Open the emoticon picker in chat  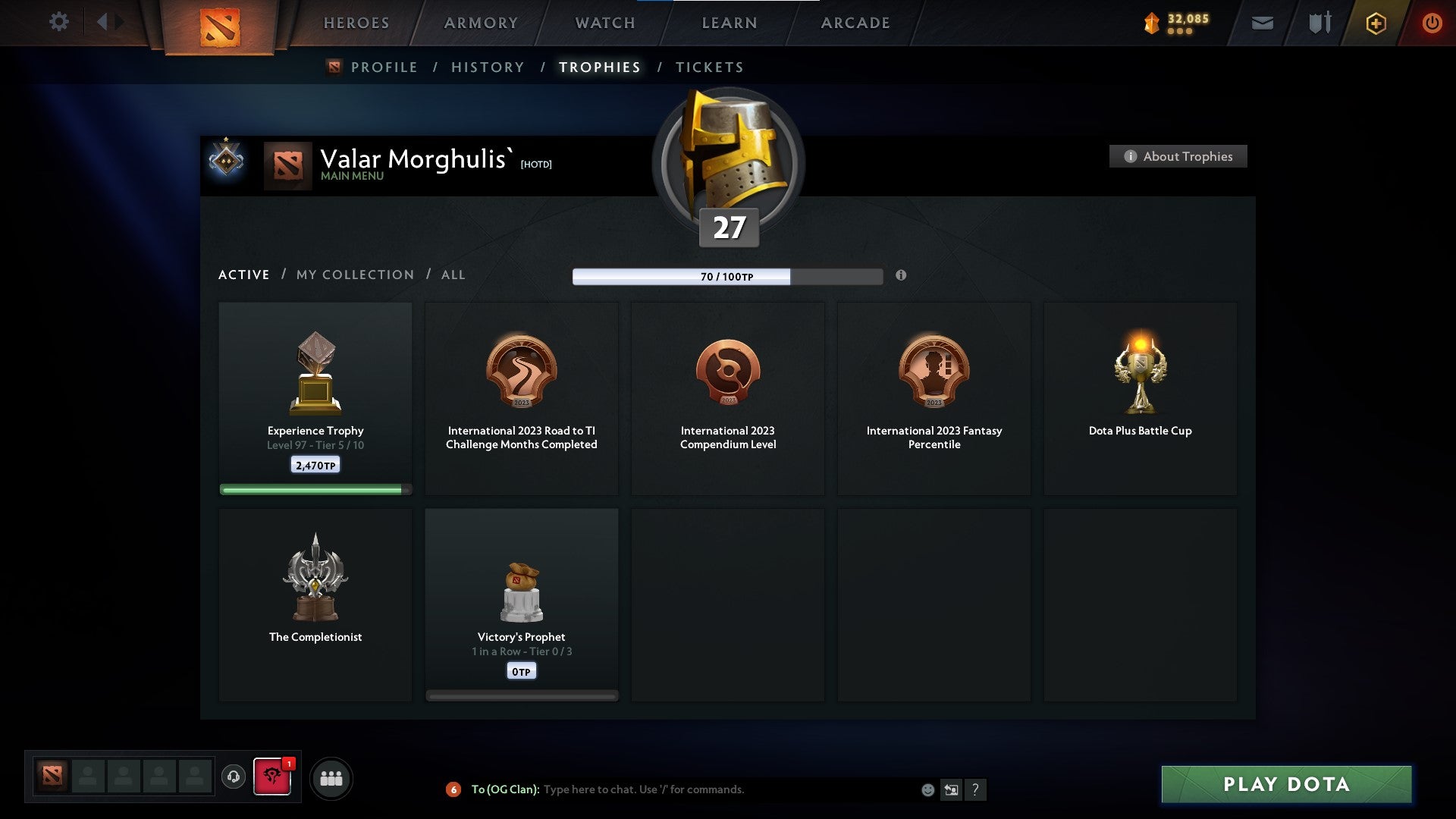click(927, 789)
